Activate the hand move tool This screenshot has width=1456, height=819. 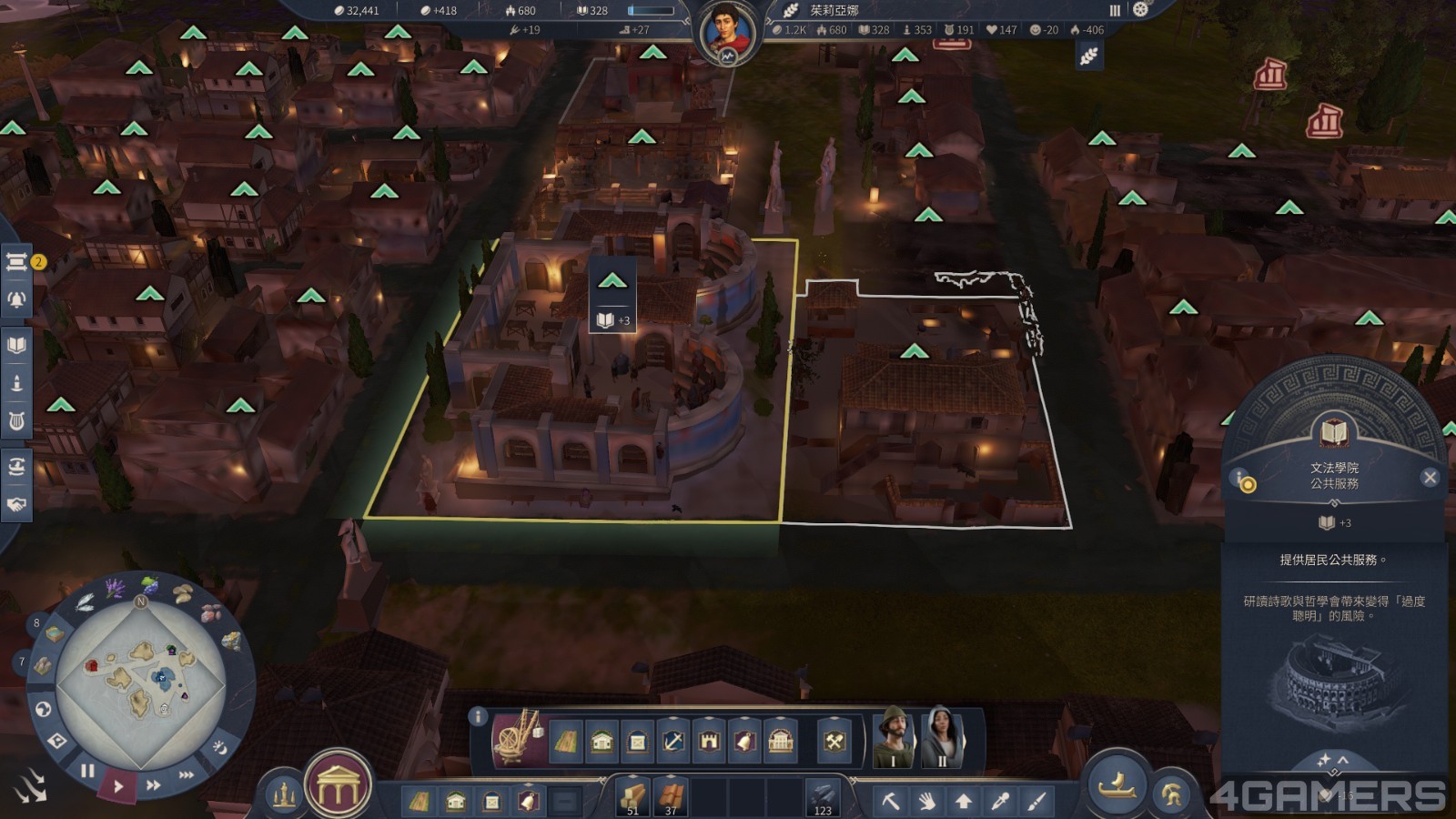[926, 801]
